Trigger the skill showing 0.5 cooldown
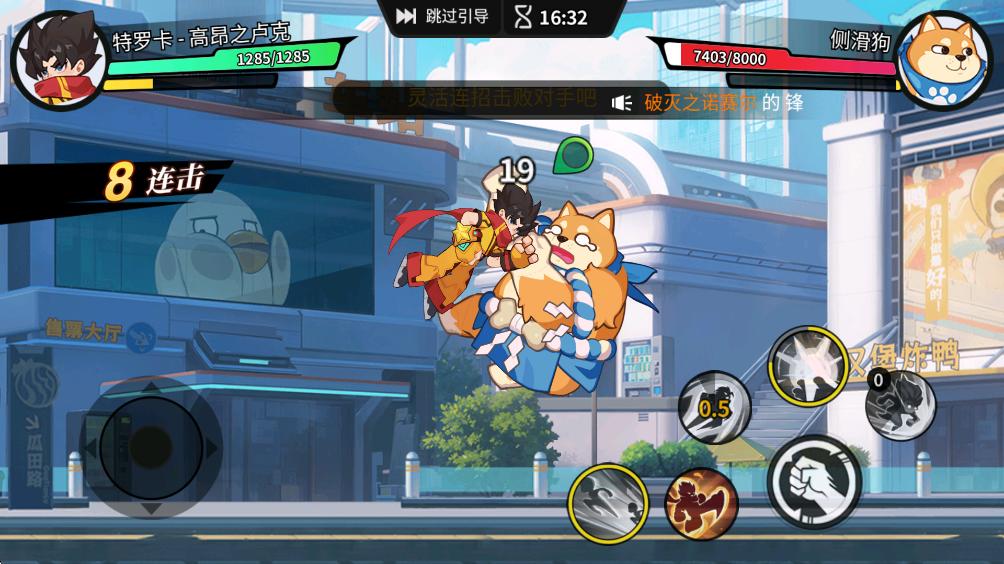 [x=714, y=408]
